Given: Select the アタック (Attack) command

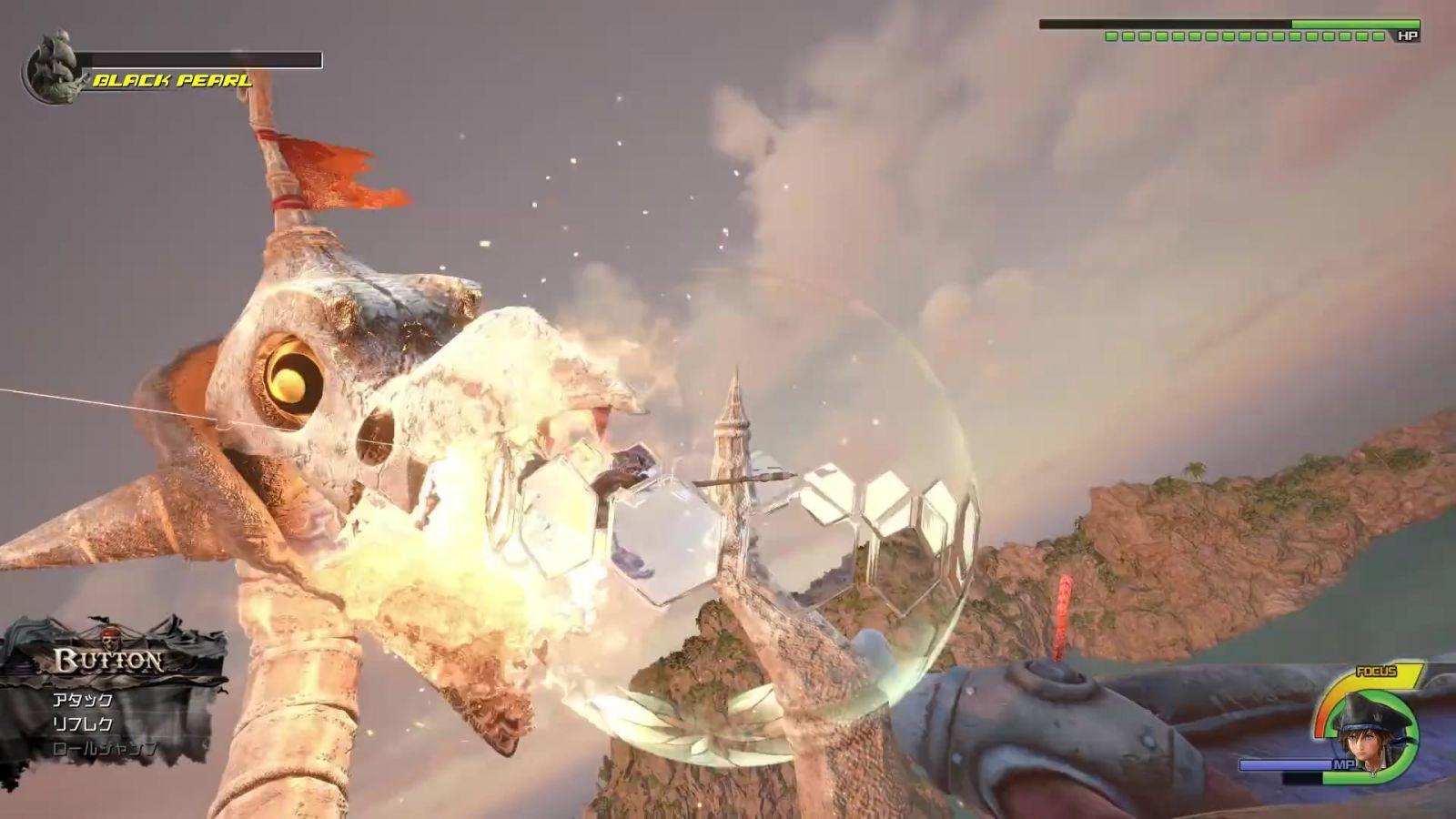Looking at the screenshot, I should point(83,700).
